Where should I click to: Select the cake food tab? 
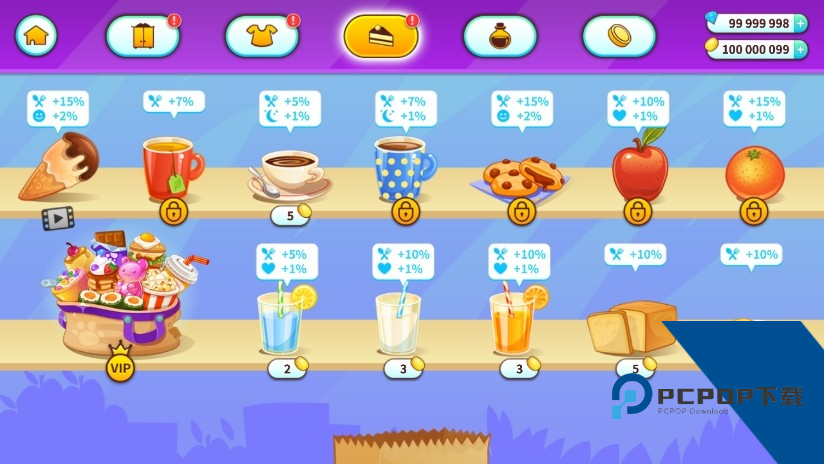tap(381, 36)
